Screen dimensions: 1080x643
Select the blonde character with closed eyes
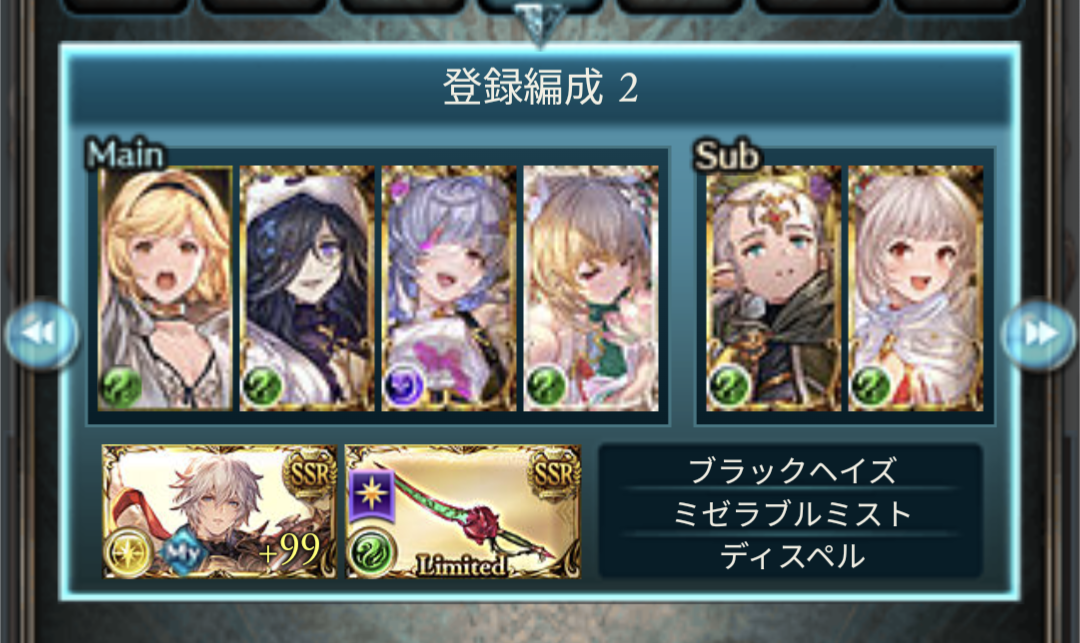point(591,288)
